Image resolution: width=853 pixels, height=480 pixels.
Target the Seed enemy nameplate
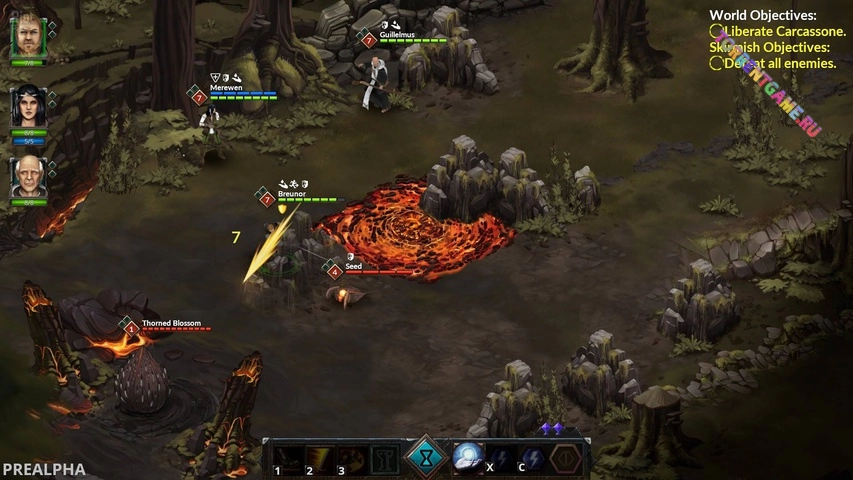[x=353, y=268]
